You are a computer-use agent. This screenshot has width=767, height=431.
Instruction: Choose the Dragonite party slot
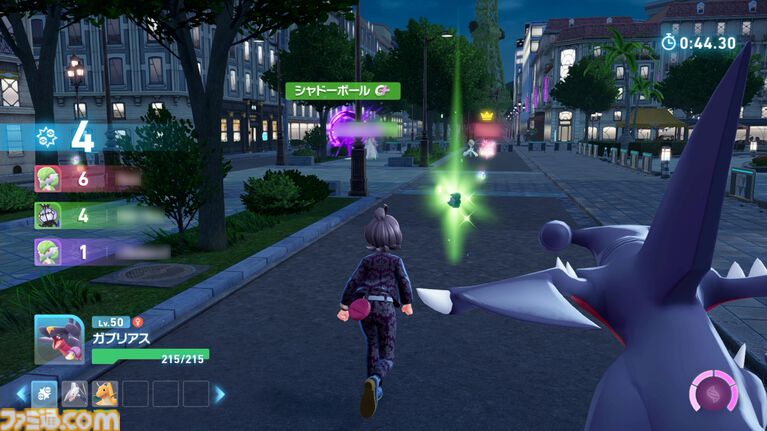pyautogui.click(x=105, y=394)
